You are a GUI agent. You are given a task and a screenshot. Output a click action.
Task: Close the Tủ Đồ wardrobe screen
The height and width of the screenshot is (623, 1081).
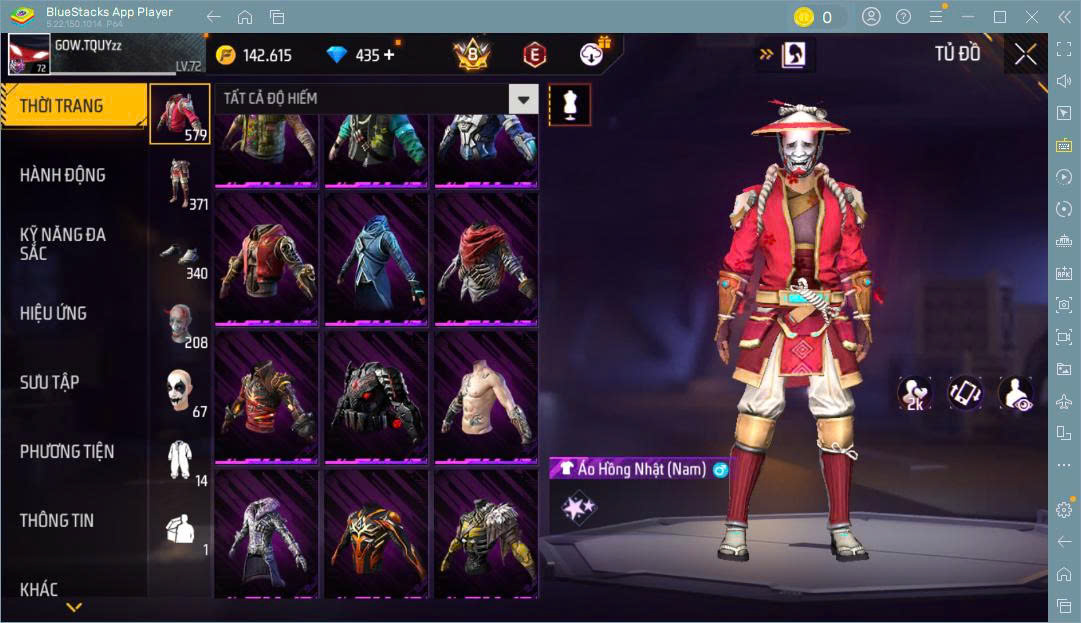coord(1025,55)
